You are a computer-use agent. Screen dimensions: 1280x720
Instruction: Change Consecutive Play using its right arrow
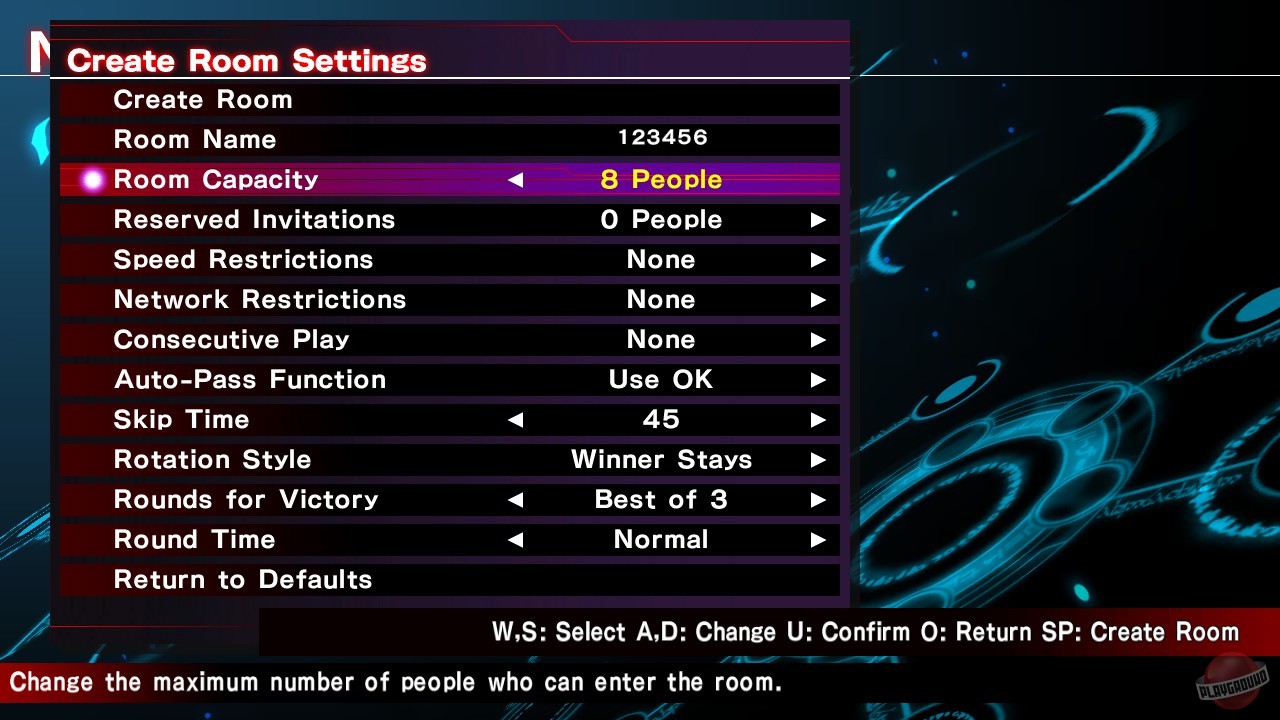(820, 339)
